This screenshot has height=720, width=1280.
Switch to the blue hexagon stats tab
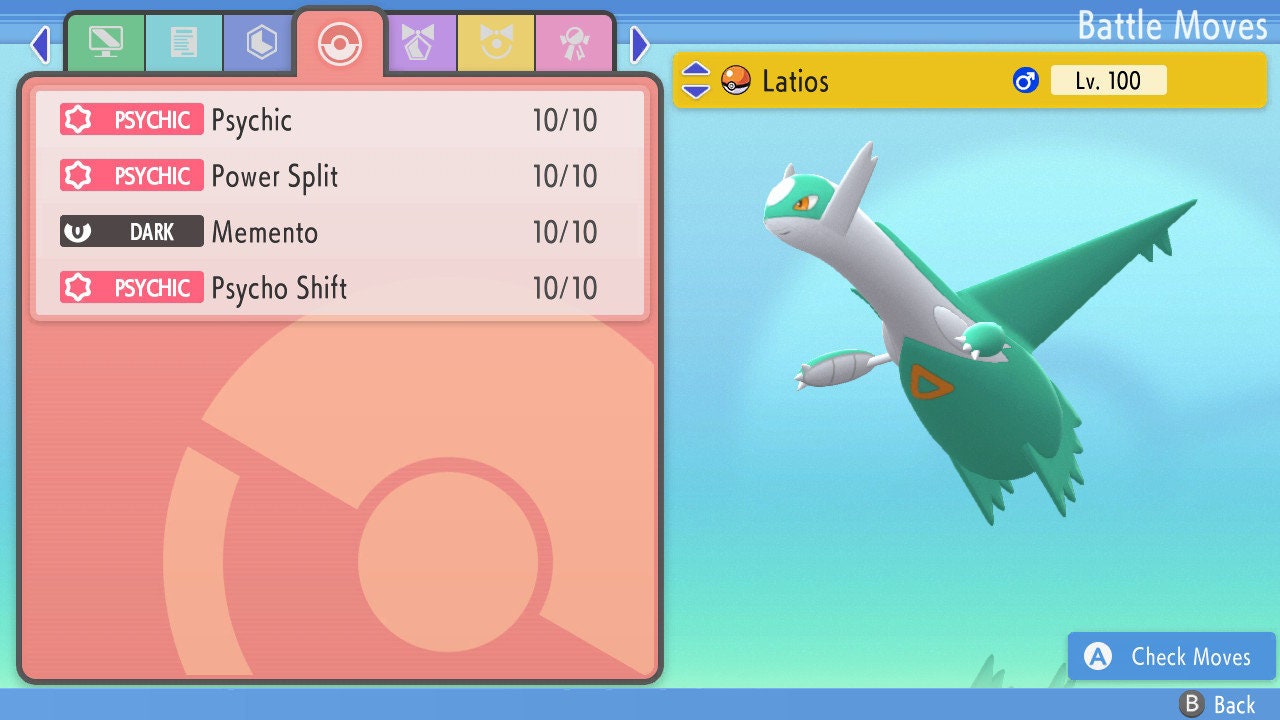261,43
